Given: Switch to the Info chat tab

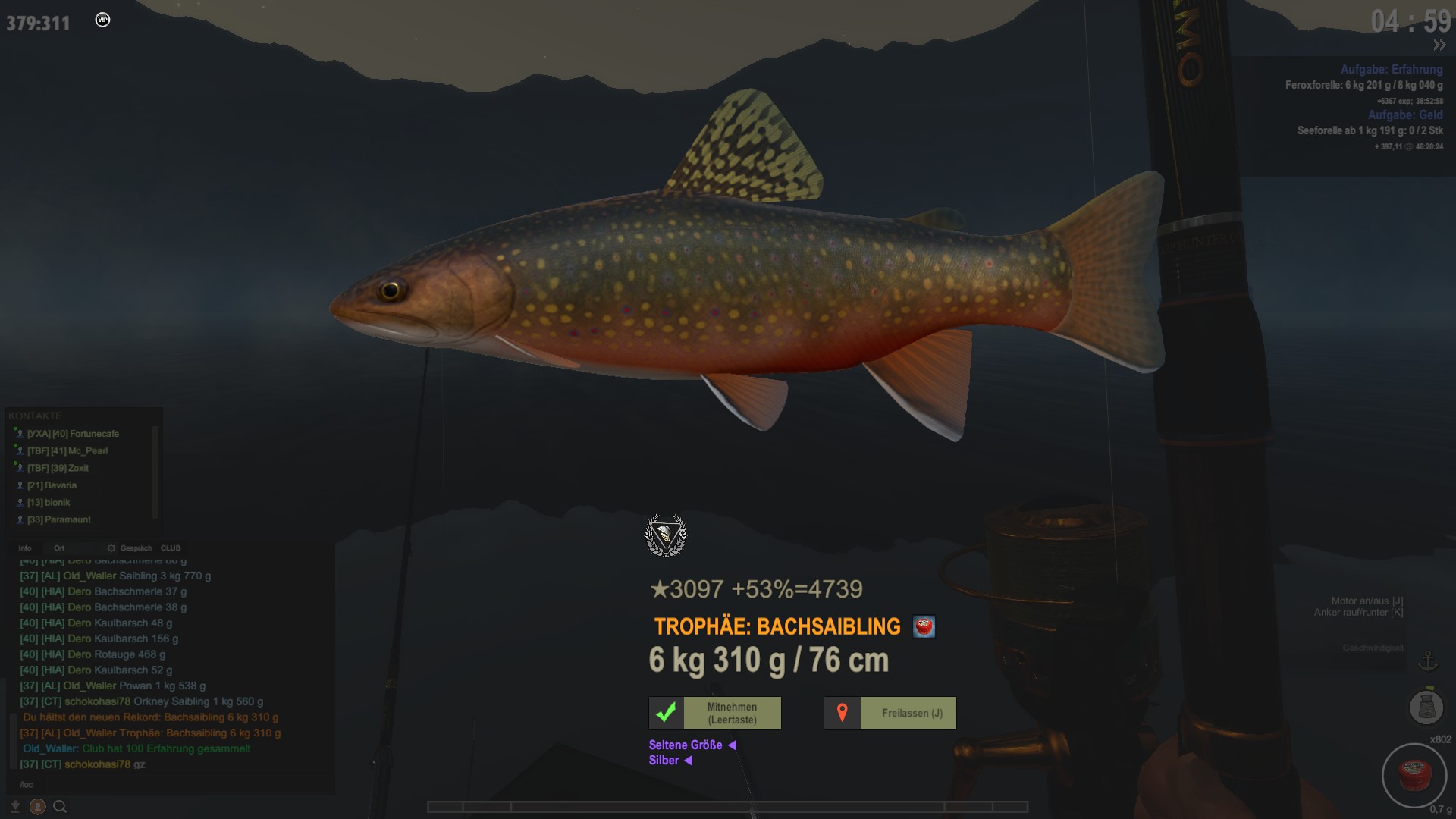Looking at the screenshot, I should 25,548.
